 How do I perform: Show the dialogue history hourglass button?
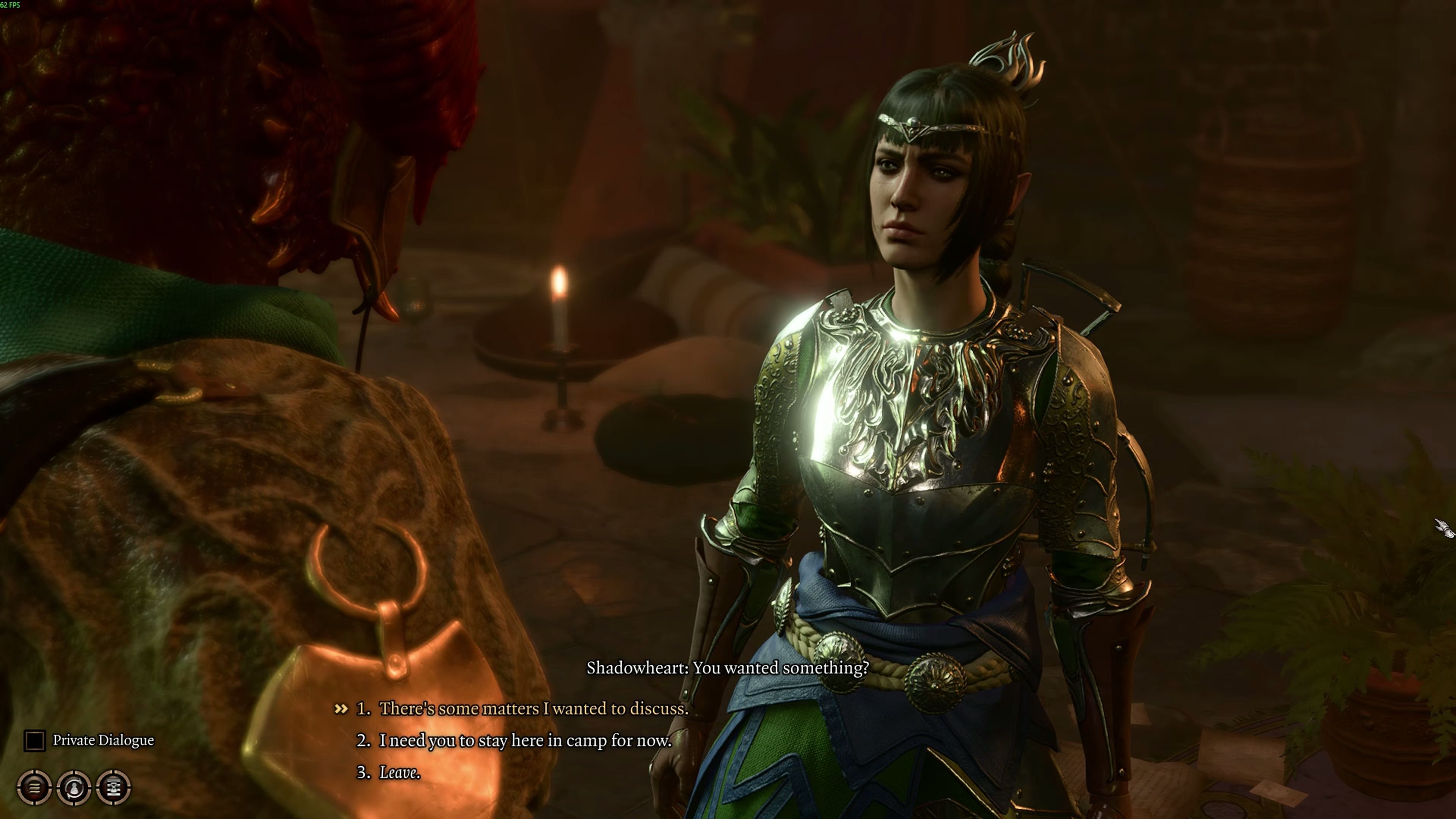(114, 787)
